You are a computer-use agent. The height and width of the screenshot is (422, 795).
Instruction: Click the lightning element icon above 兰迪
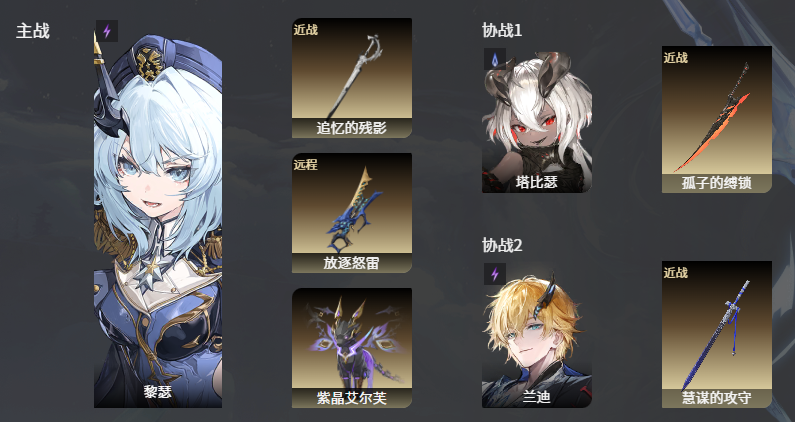click(x=495, y=274)
